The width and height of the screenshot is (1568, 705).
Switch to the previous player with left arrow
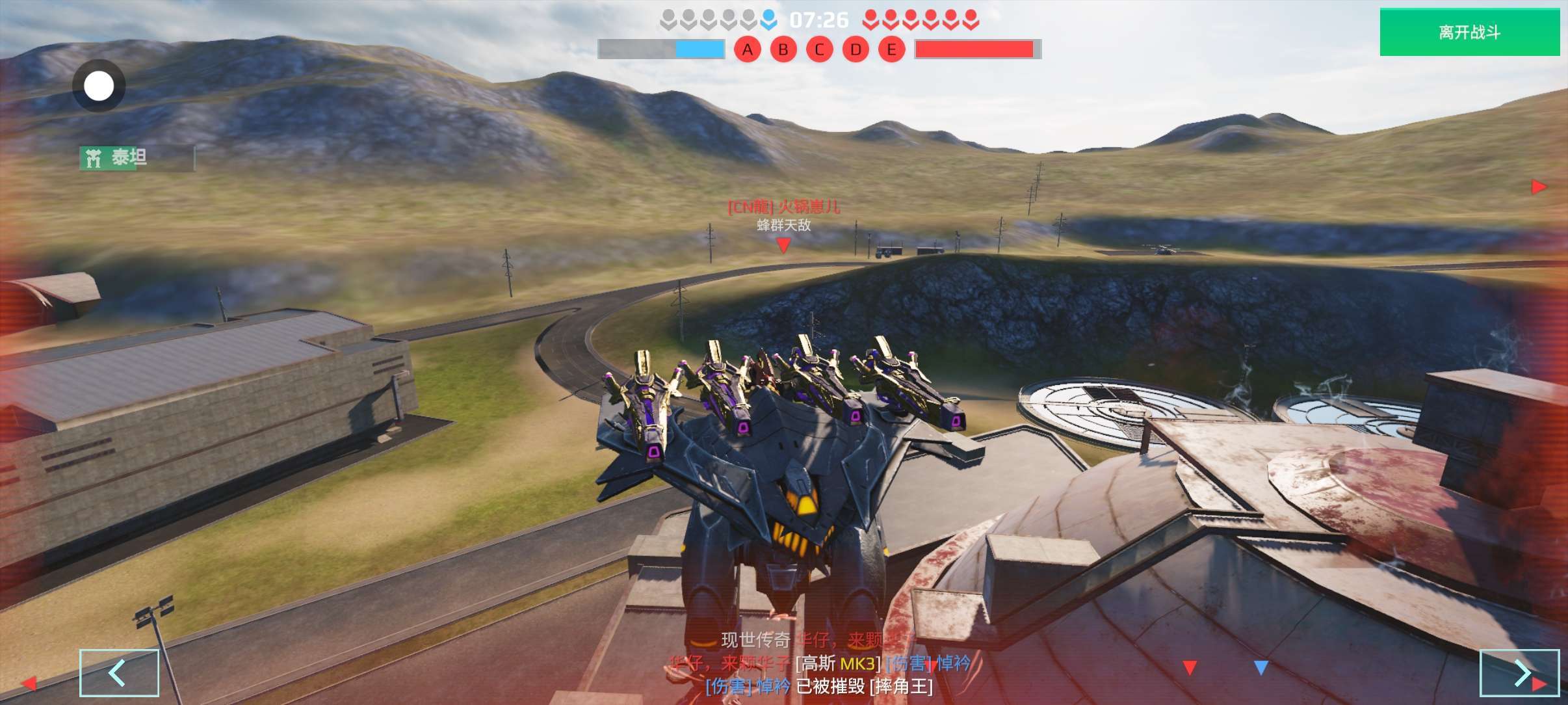pos(119,672)
